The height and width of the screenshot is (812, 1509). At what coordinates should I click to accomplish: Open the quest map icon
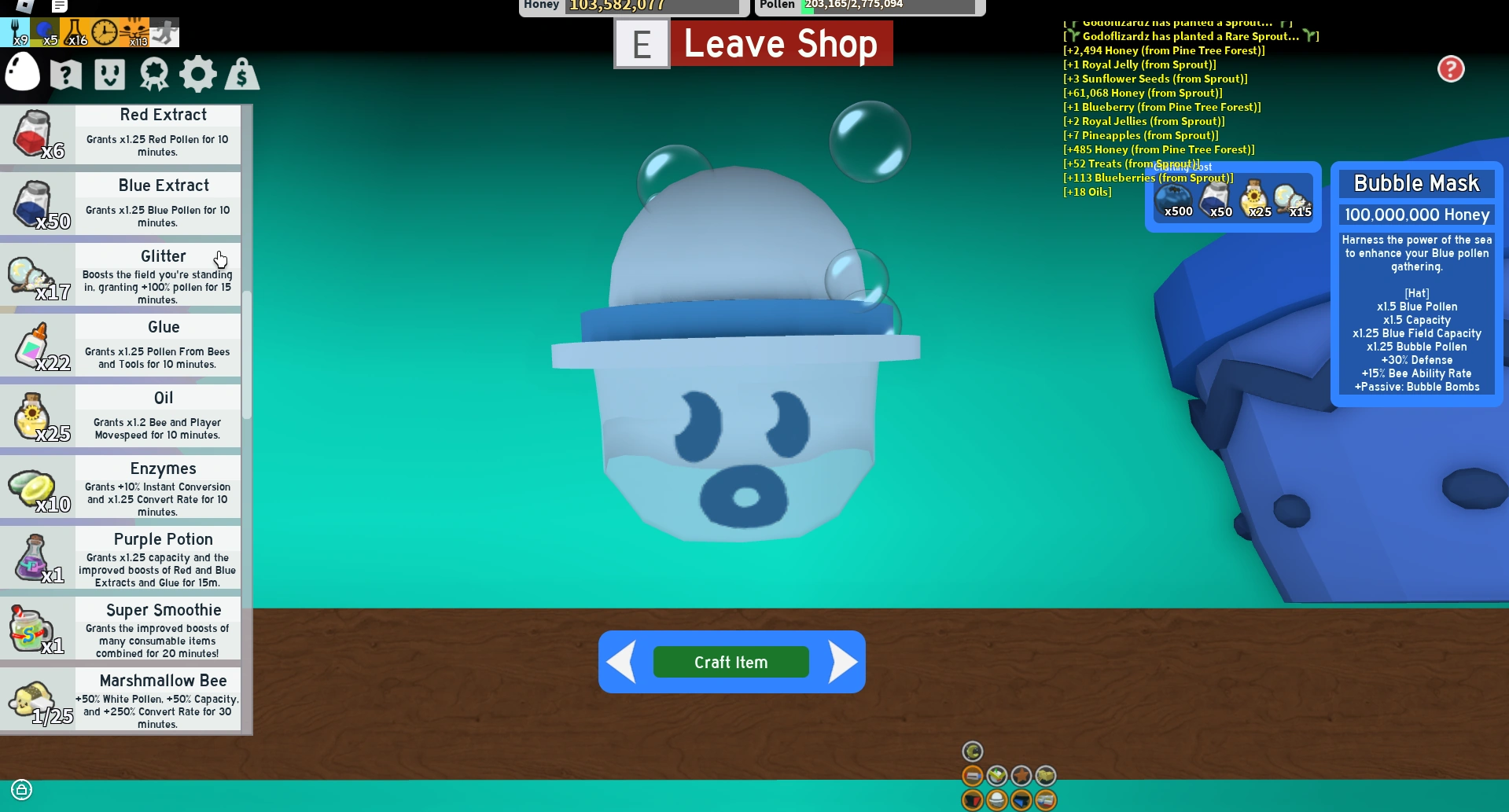65,73
